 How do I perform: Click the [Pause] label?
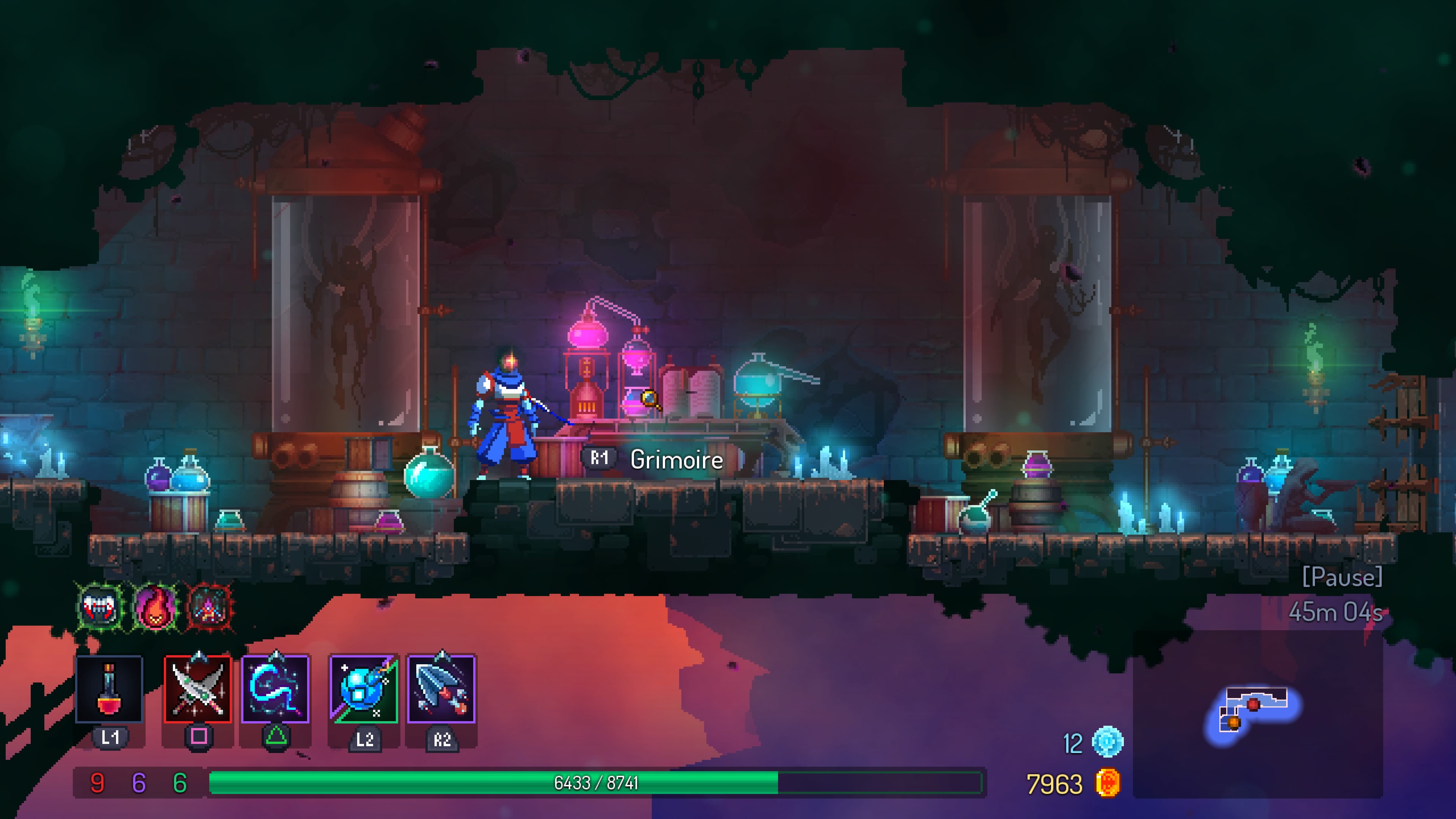1342,577
